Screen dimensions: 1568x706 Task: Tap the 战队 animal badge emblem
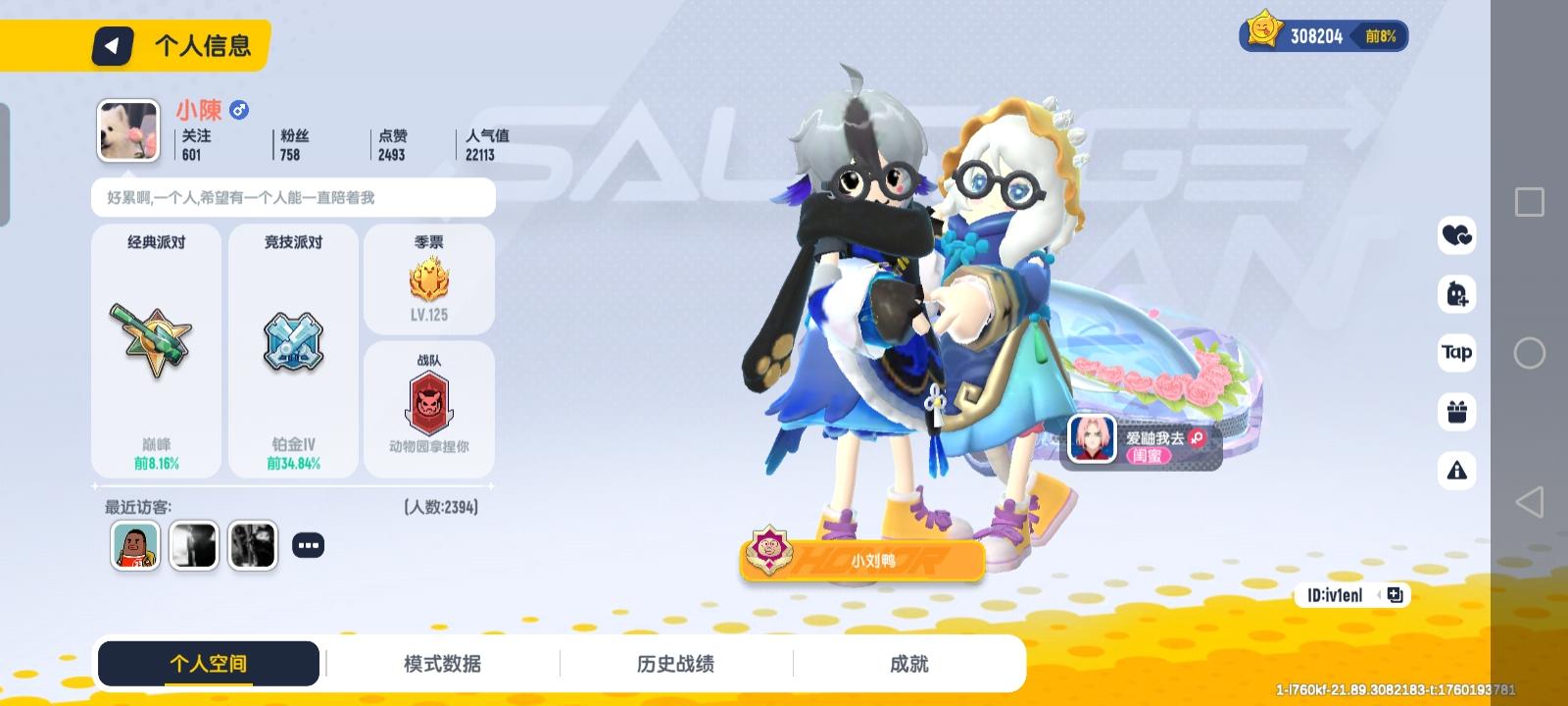pyautogui.click(x=428, y=402)
